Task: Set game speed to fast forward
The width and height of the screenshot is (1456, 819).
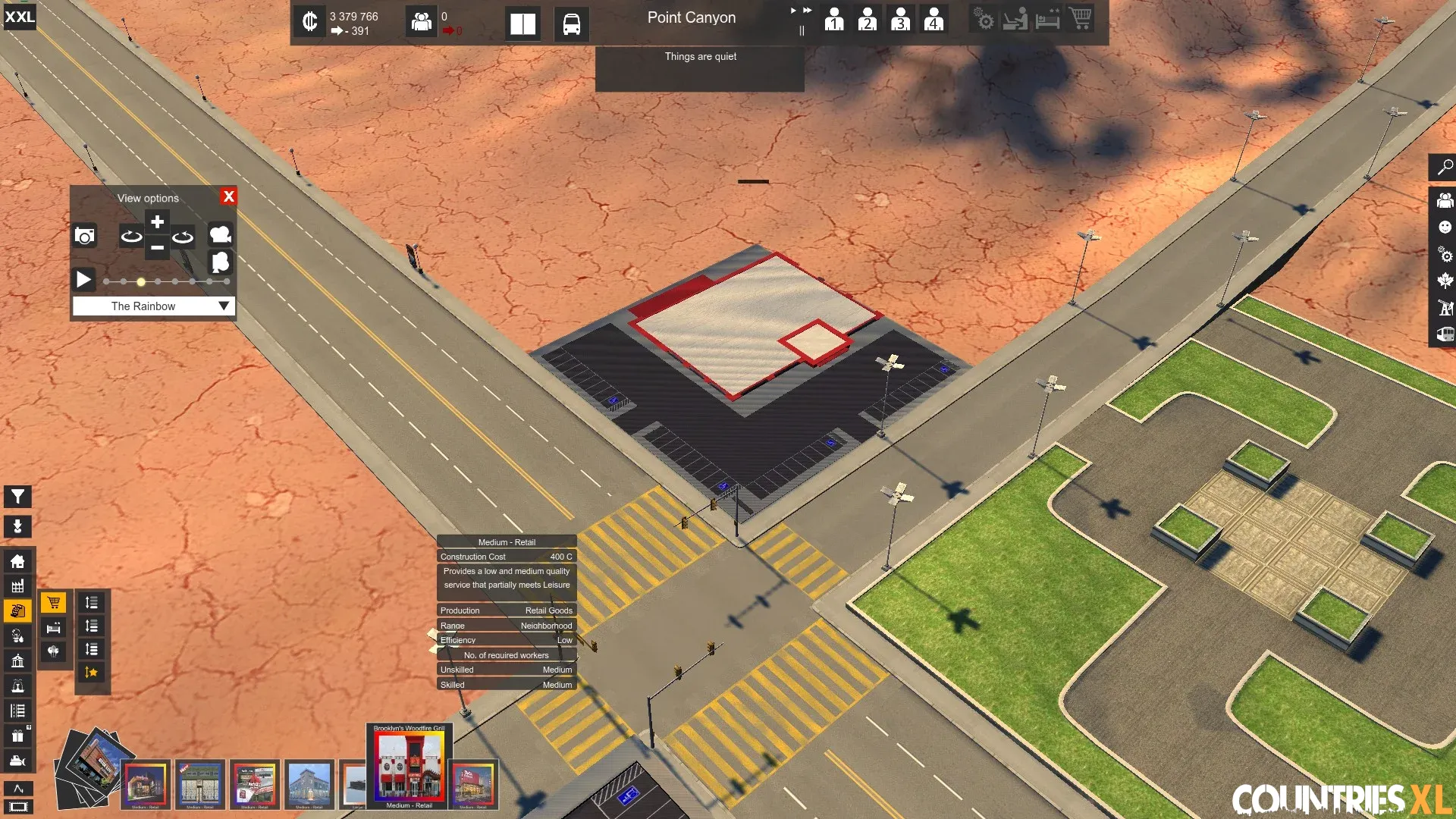Action: (x=807, y=11)
